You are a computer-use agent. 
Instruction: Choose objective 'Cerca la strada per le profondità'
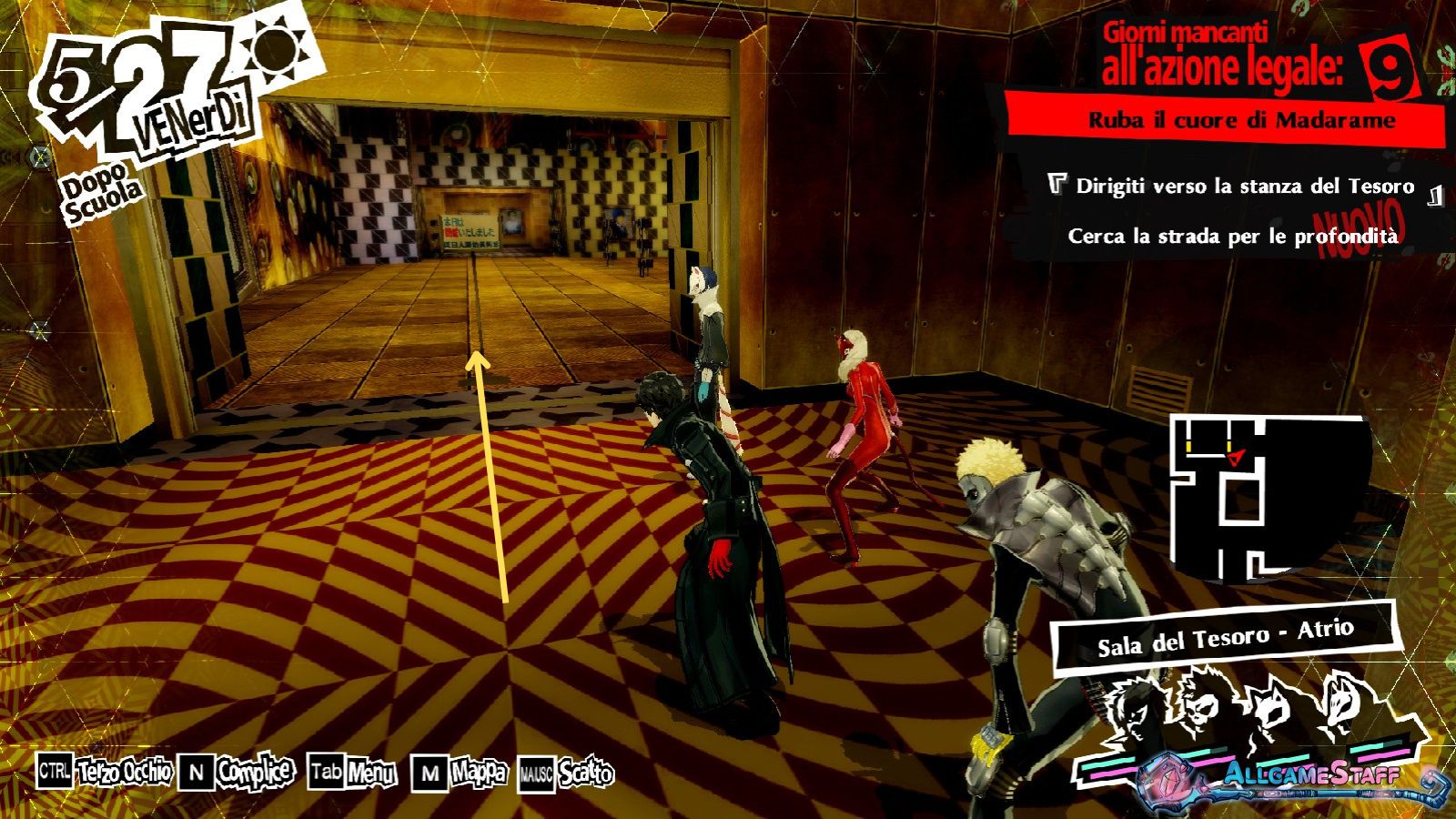point(1232,237)
